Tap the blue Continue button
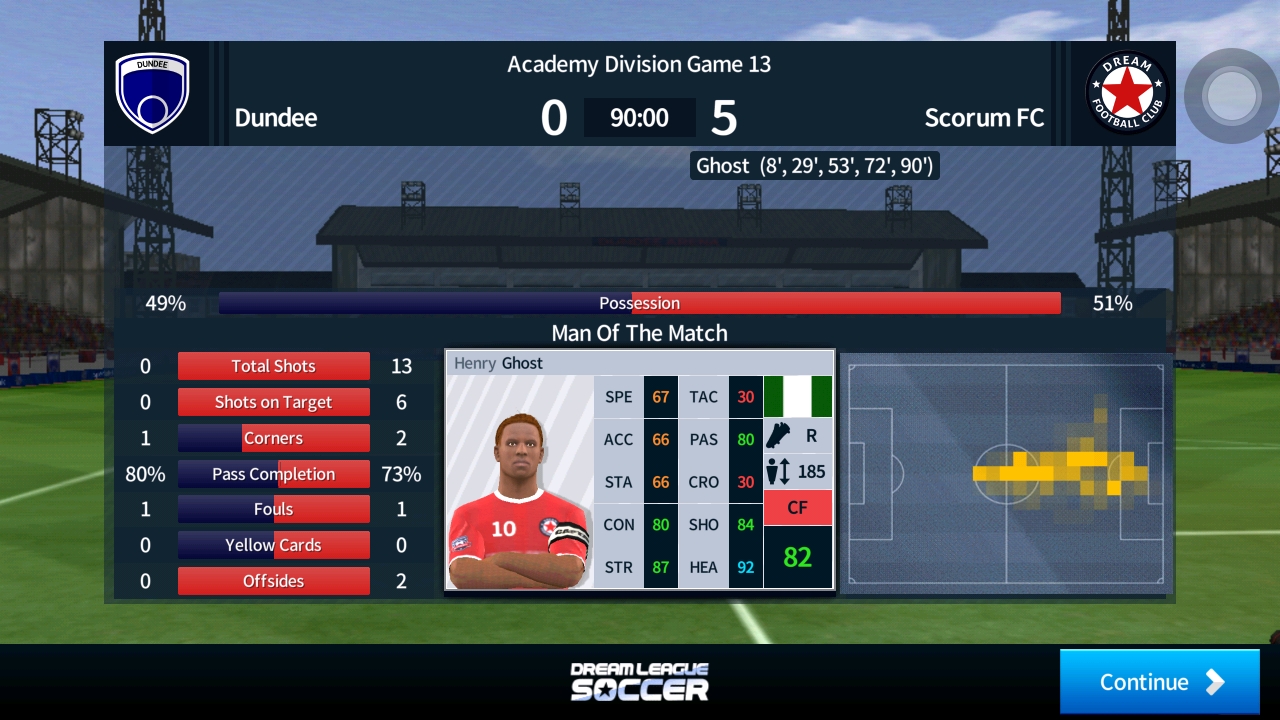Image resolution: width=1280 pixels, height=720 pixels. click(x=1159, y=682)
